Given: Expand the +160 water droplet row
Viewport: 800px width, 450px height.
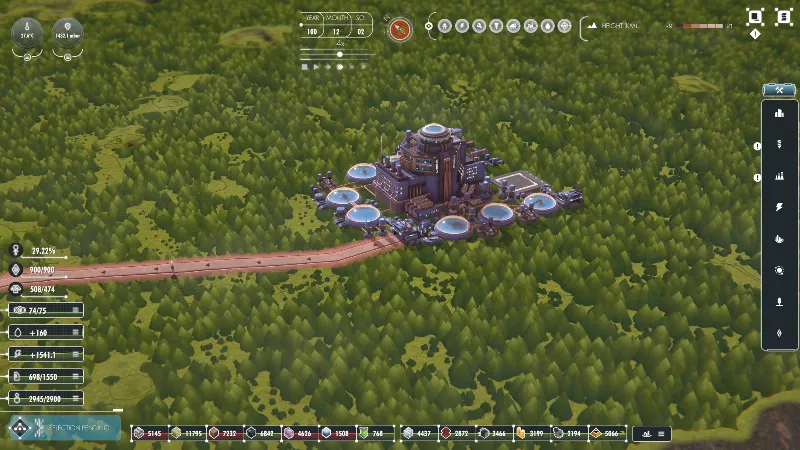Looking at the screenshot, I should pyautogui.click(x=76, y=333).
